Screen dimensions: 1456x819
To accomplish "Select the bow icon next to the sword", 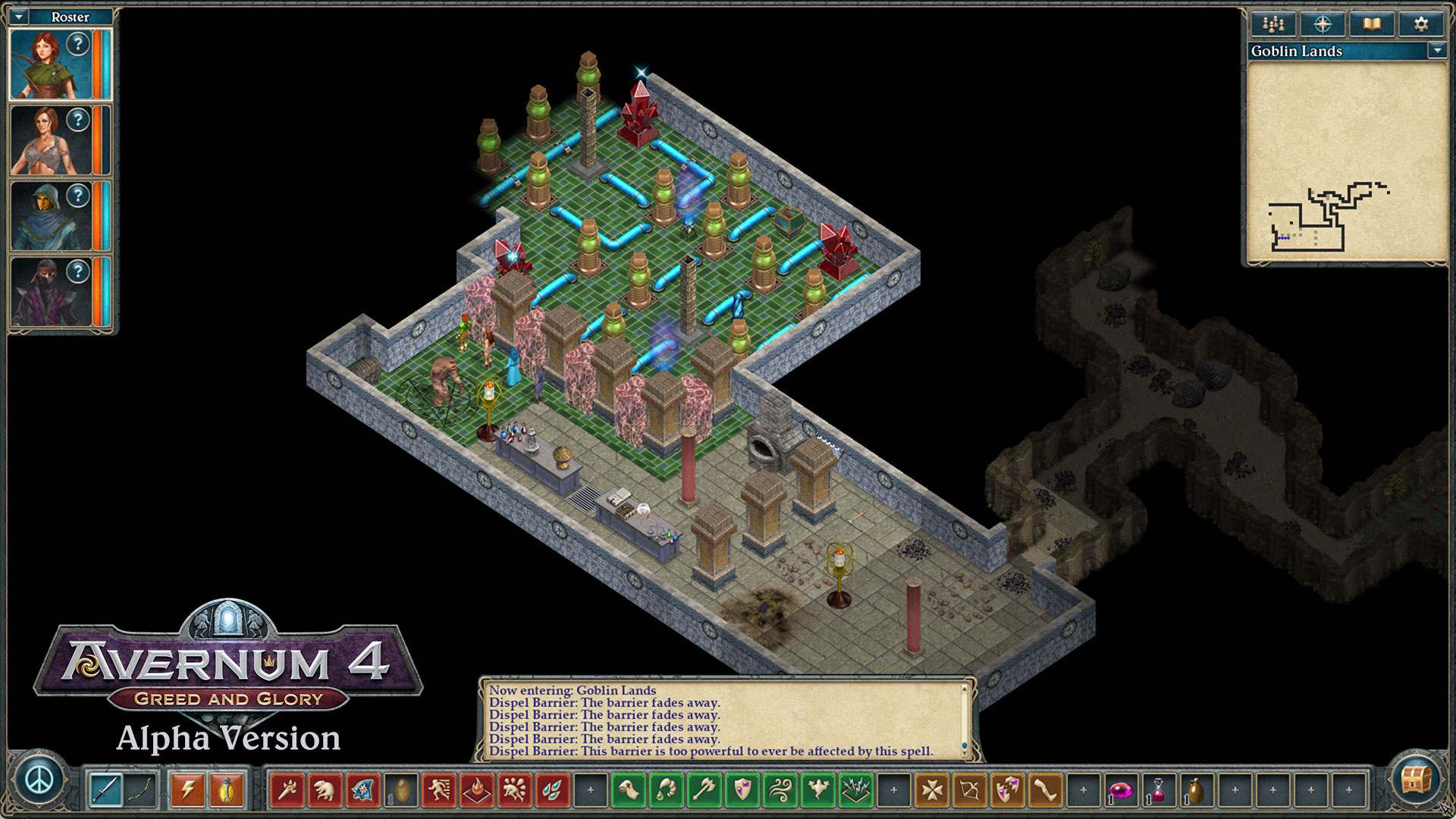I will tap(140, 791).
